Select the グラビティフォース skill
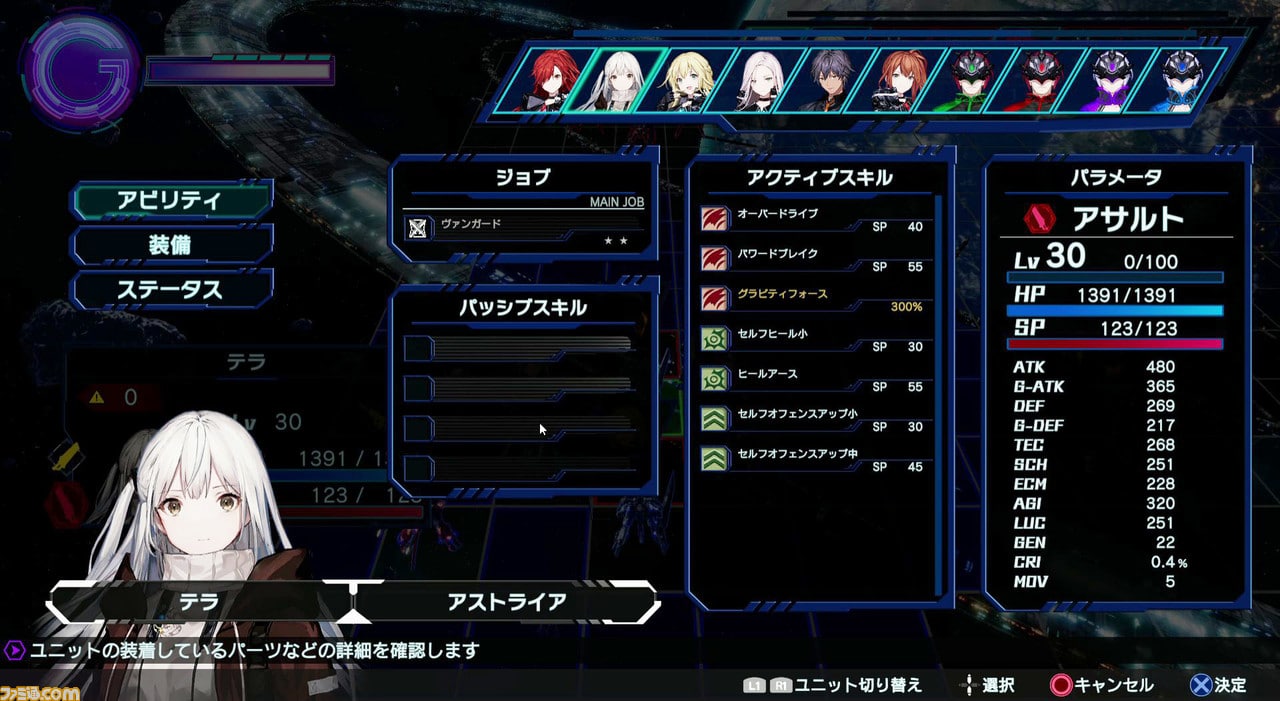Viewport: 1280px width, 701px height. tap(812, 298)
